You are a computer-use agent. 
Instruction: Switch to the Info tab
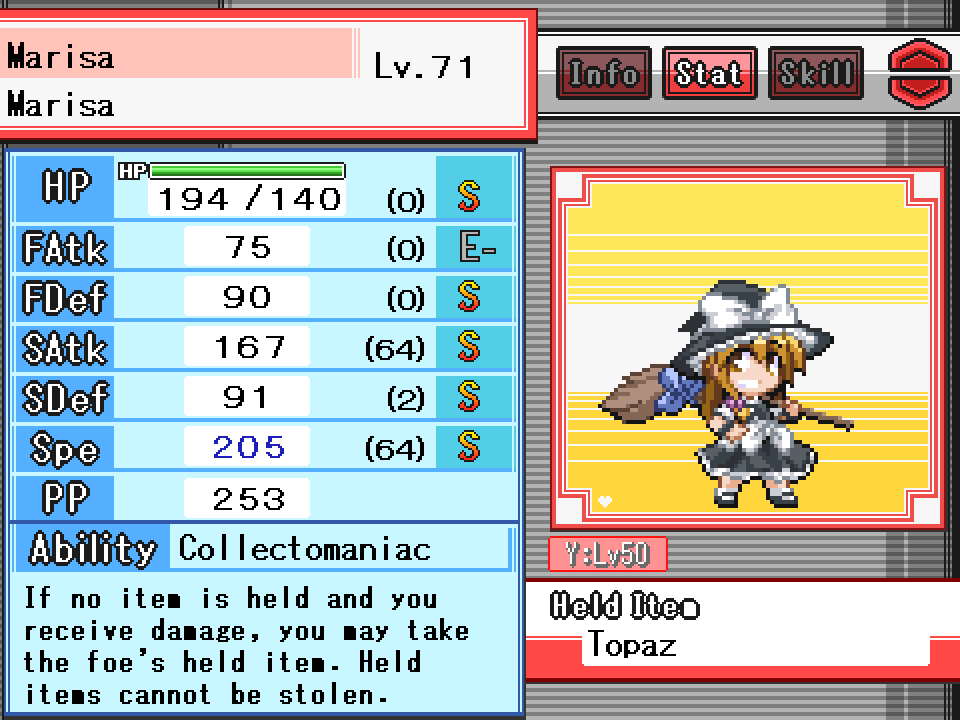[603, 73]
